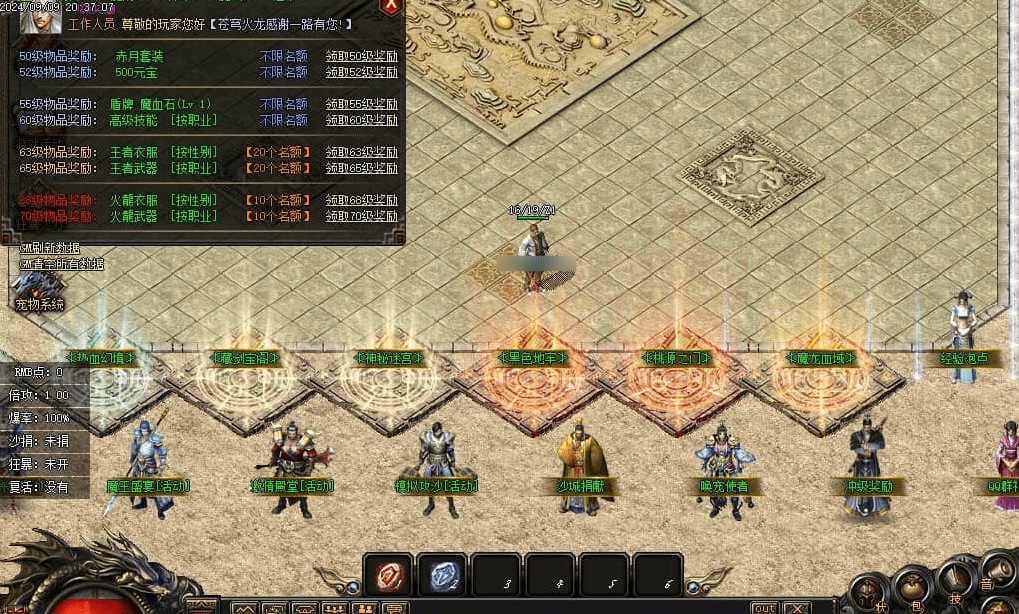
Task: Use the blue crystal in hotbar slot 2
Action: coord(441,574)
